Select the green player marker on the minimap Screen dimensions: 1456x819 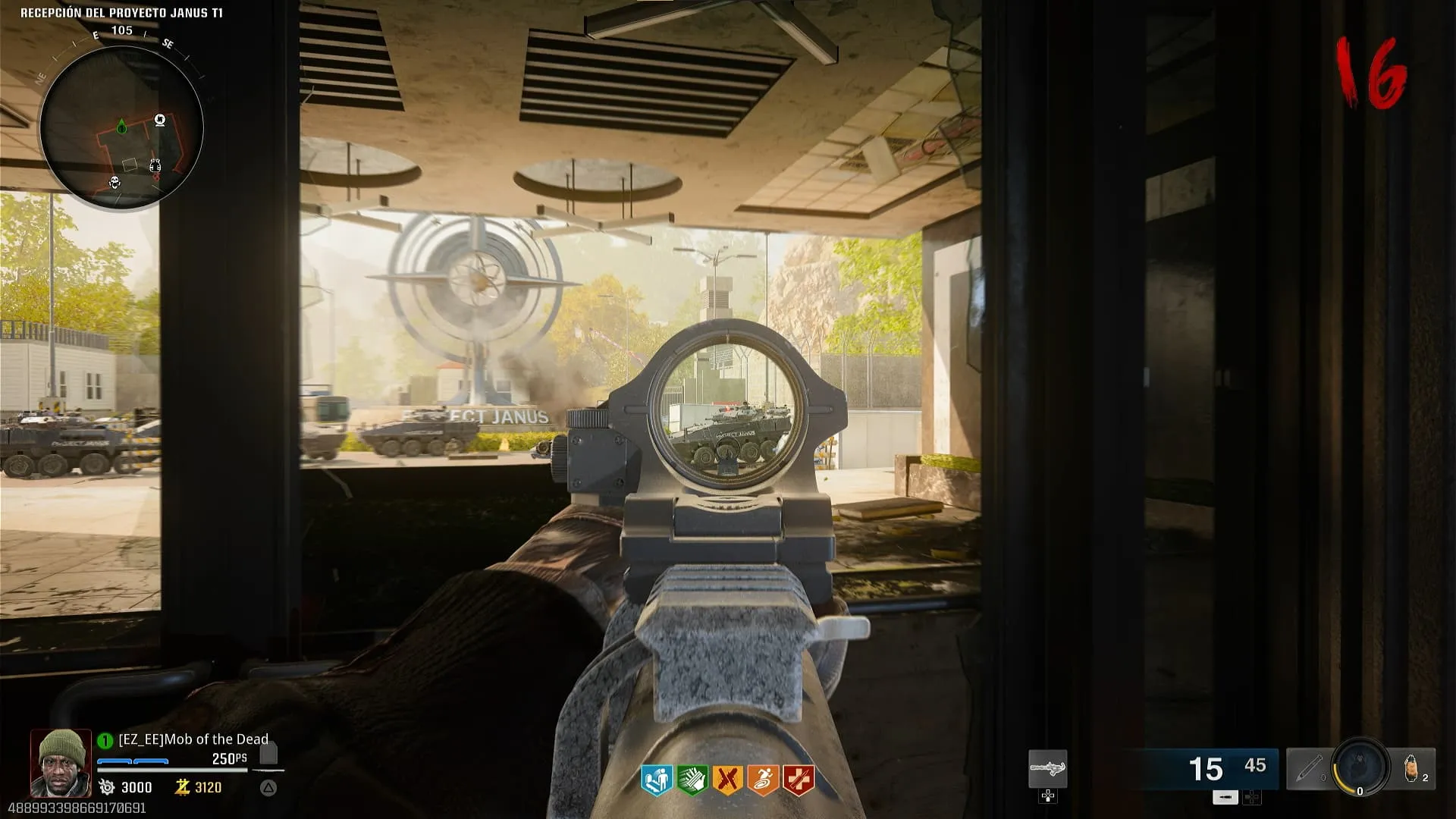coord(121,126)
